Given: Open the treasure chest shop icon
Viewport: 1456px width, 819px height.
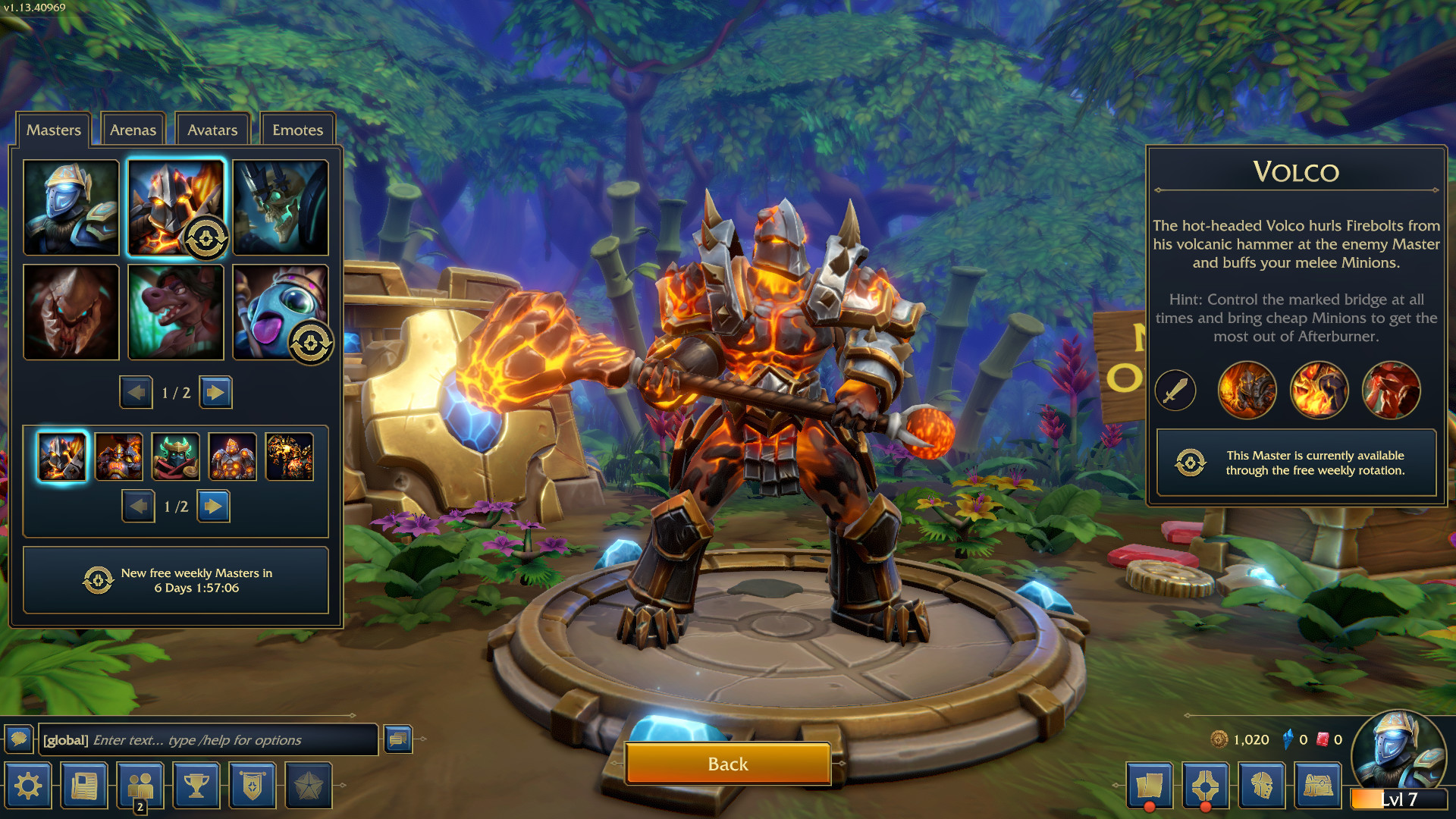Looking at the screenshot, I should [x=1318, y=786].
